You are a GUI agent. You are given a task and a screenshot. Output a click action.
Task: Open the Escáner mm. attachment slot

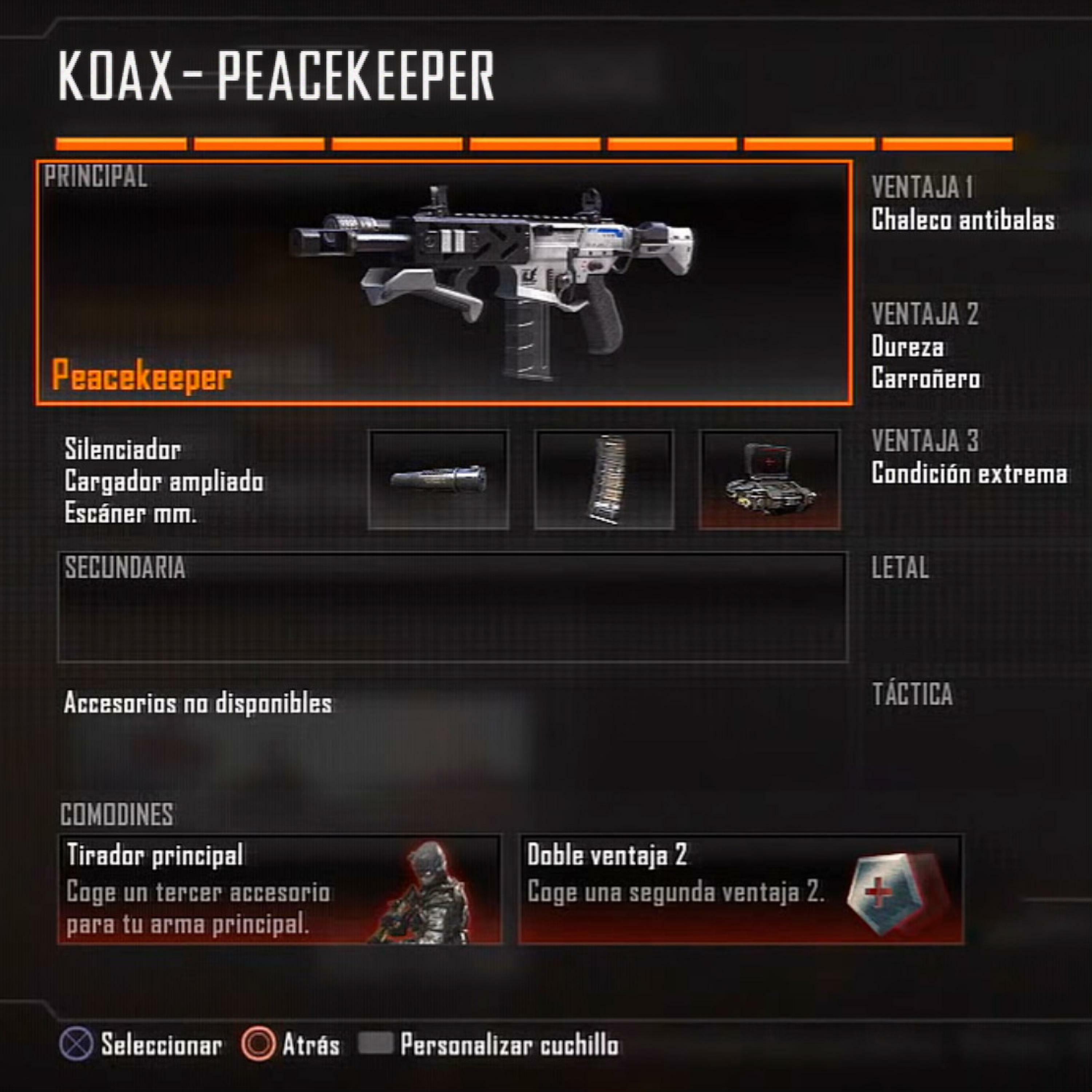769,480
